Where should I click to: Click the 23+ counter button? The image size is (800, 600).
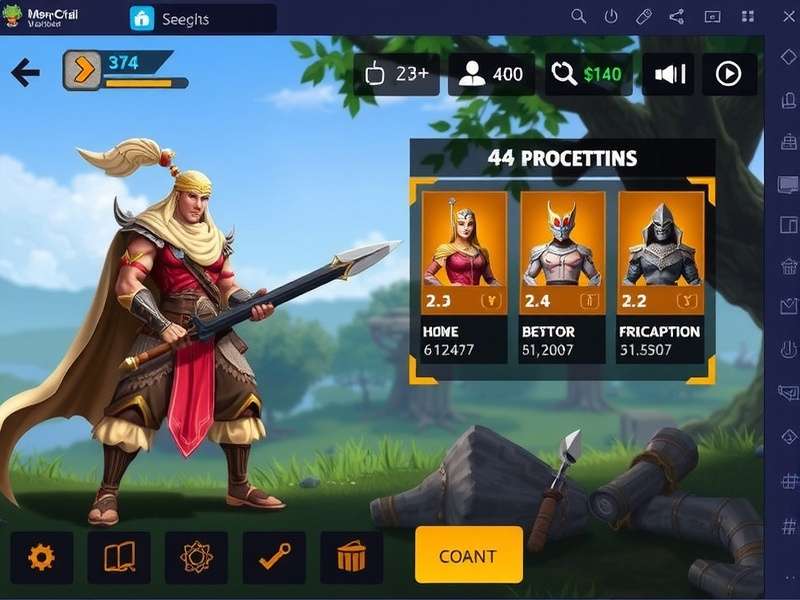[x=396, y=74]
